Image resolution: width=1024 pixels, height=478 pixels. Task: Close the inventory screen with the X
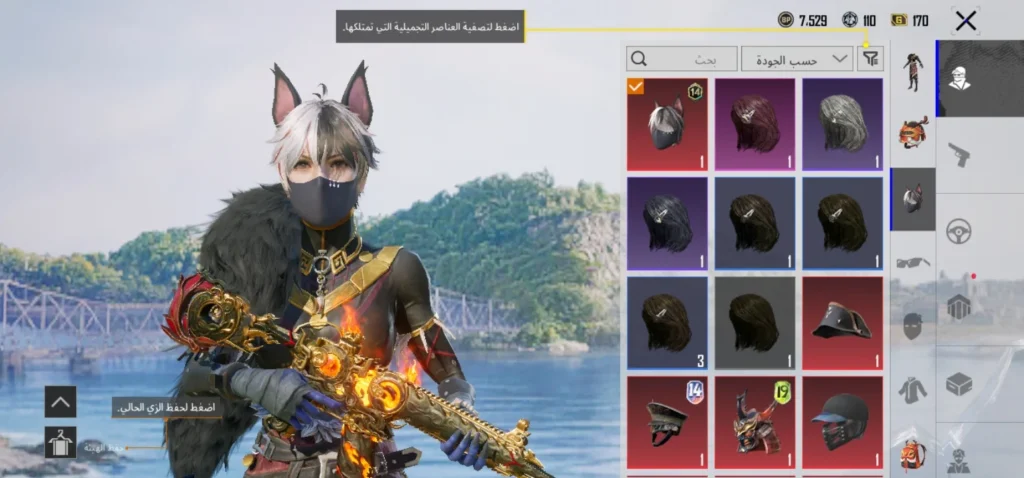(x=965, y=21)
